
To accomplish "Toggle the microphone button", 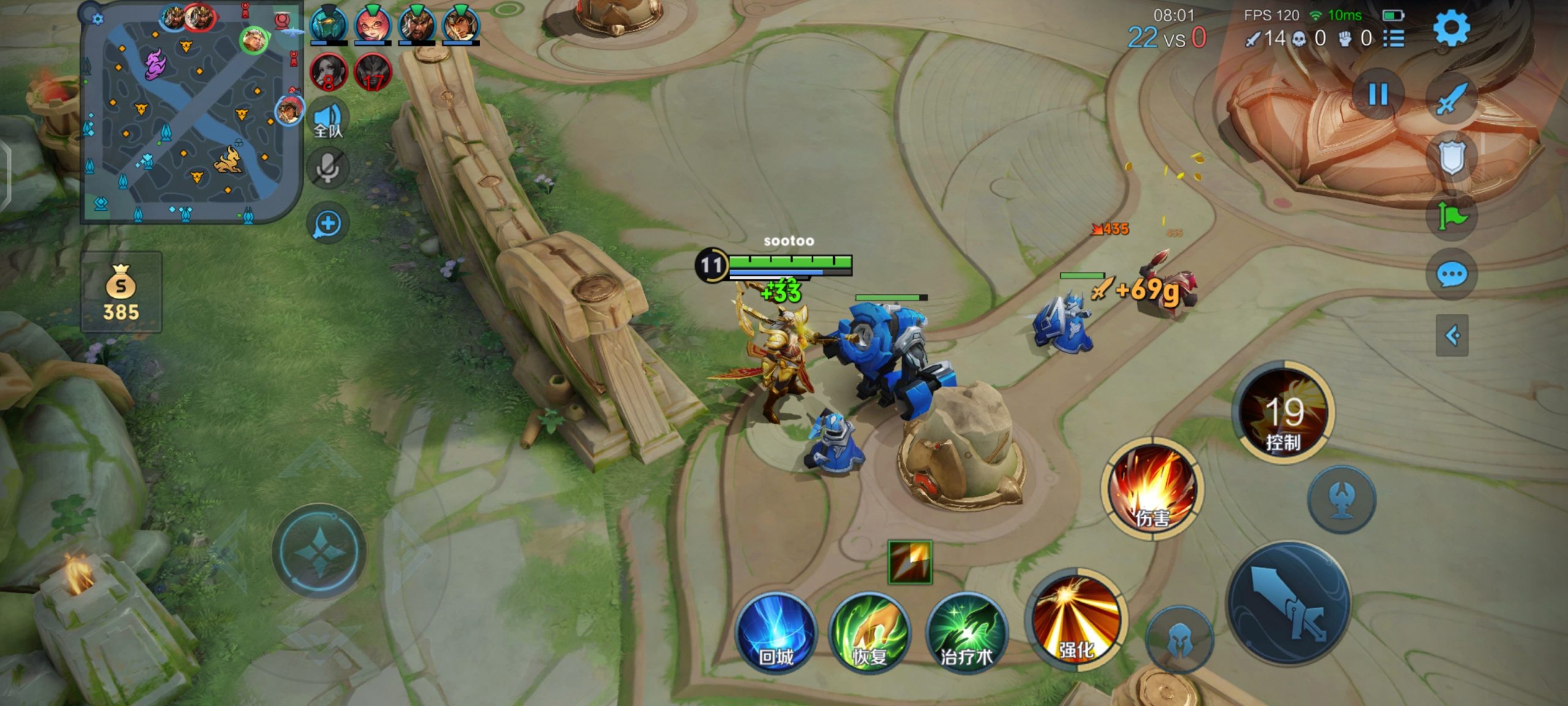I will pyautogui.click(x=328, y=168).
